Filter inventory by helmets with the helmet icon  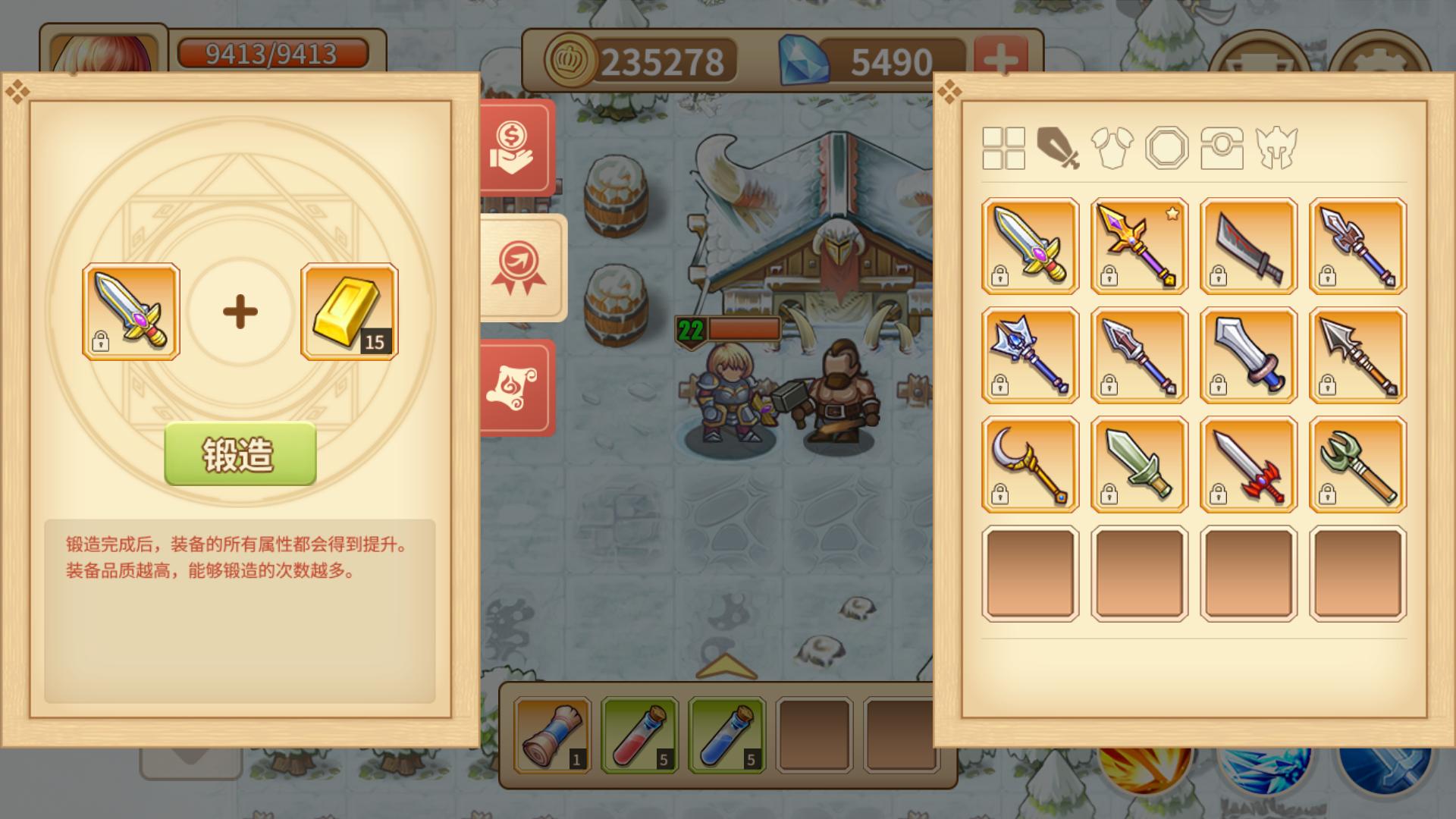pos(1278,150)
